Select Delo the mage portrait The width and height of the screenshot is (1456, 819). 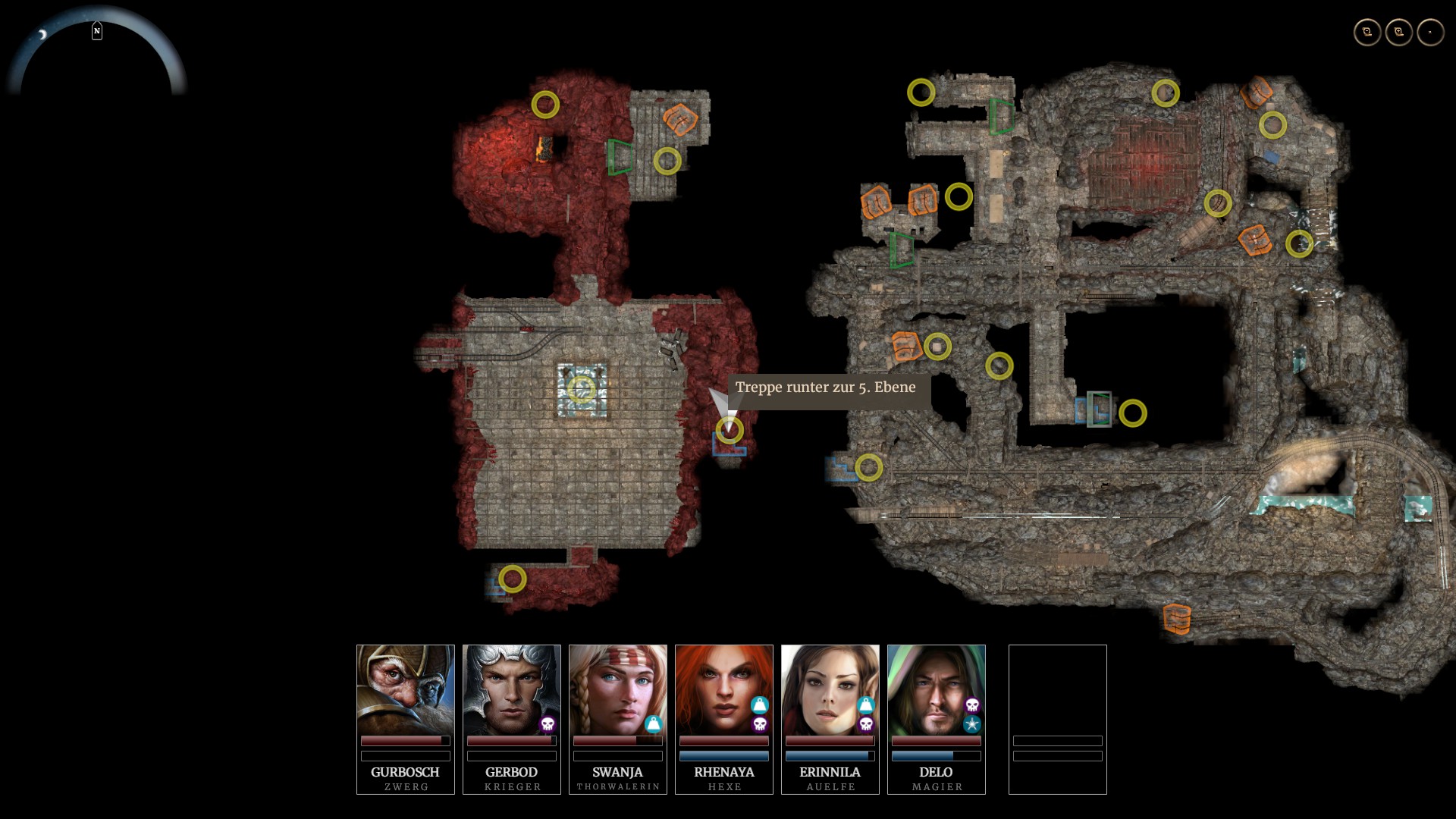point(937,689)
